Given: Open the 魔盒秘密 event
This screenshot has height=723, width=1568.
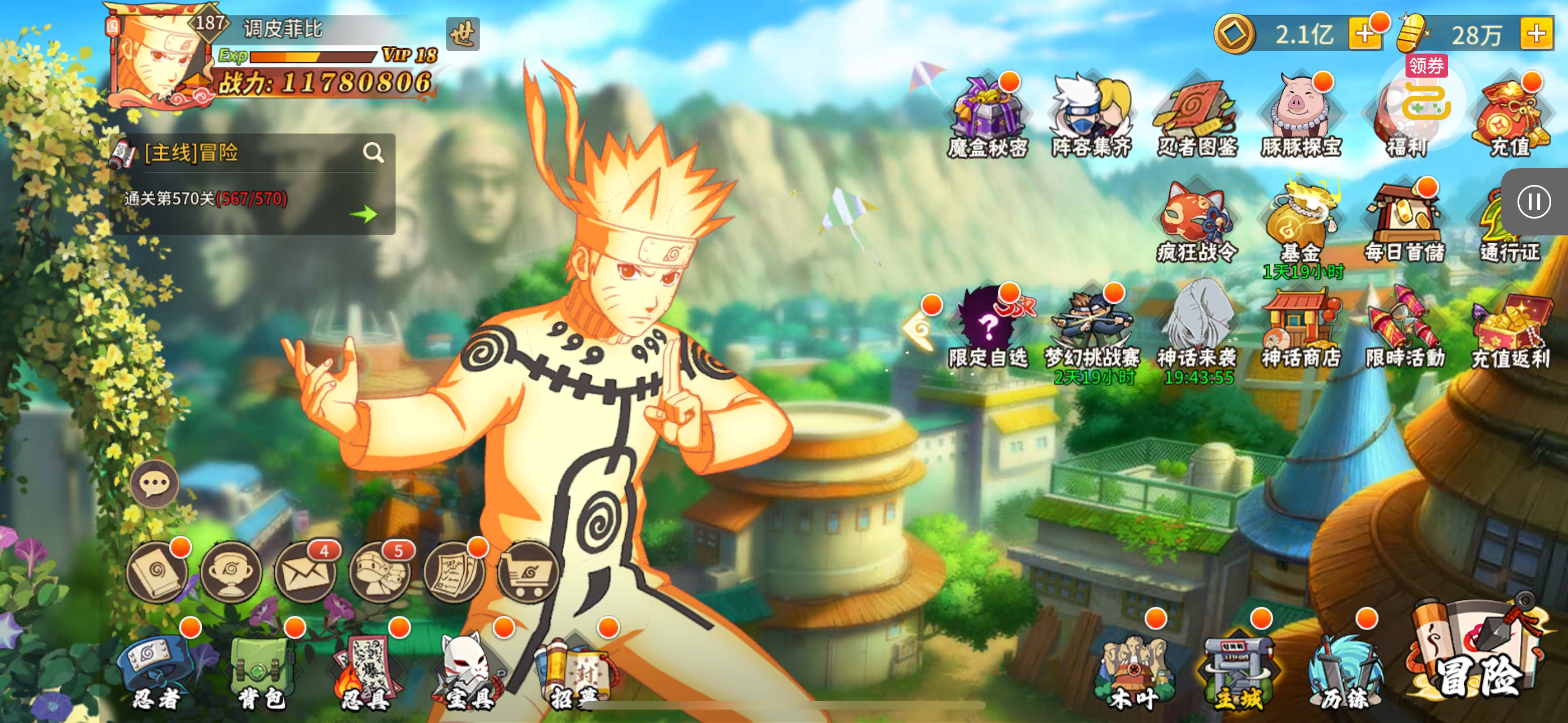Looking at the screenshot, I should click(988, 117).
